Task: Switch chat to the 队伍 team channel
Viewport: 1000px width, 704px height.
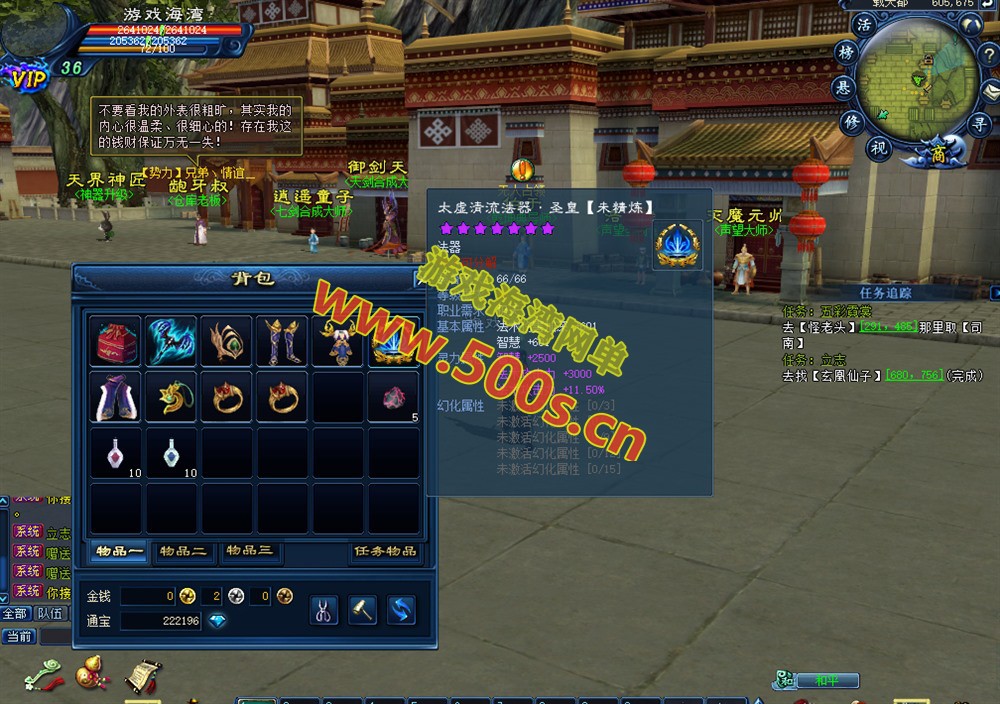Action: click(50, 614)
